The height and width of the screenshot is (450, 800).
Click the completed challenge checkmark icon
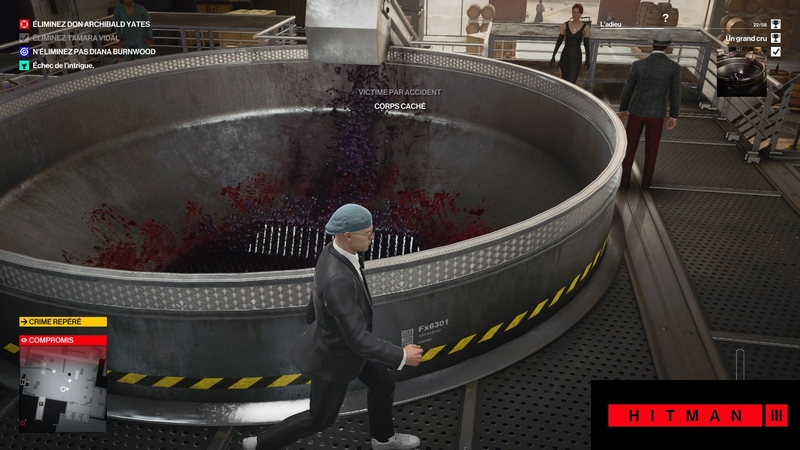[775, 52]
